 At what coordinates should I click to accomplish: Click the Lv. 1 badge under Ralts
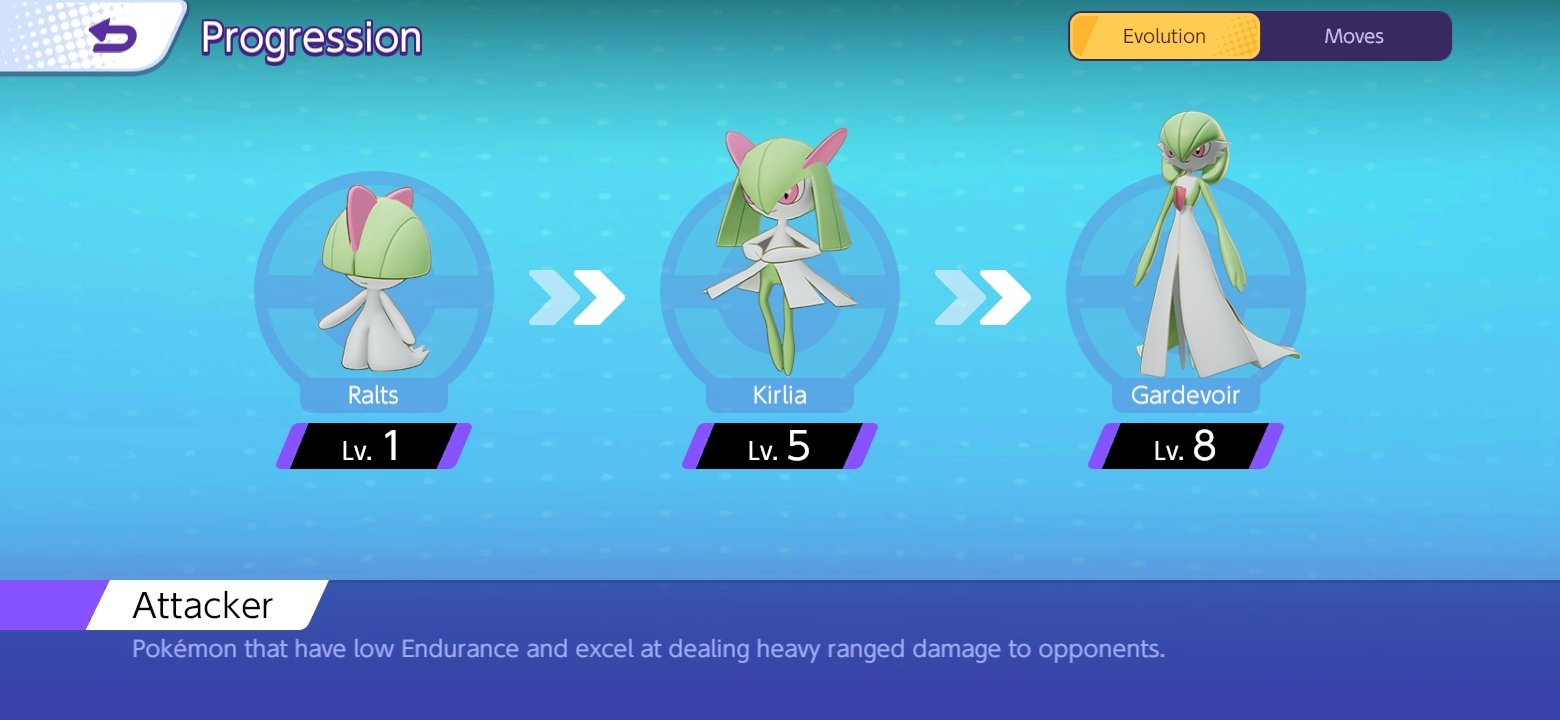point(373,447)
